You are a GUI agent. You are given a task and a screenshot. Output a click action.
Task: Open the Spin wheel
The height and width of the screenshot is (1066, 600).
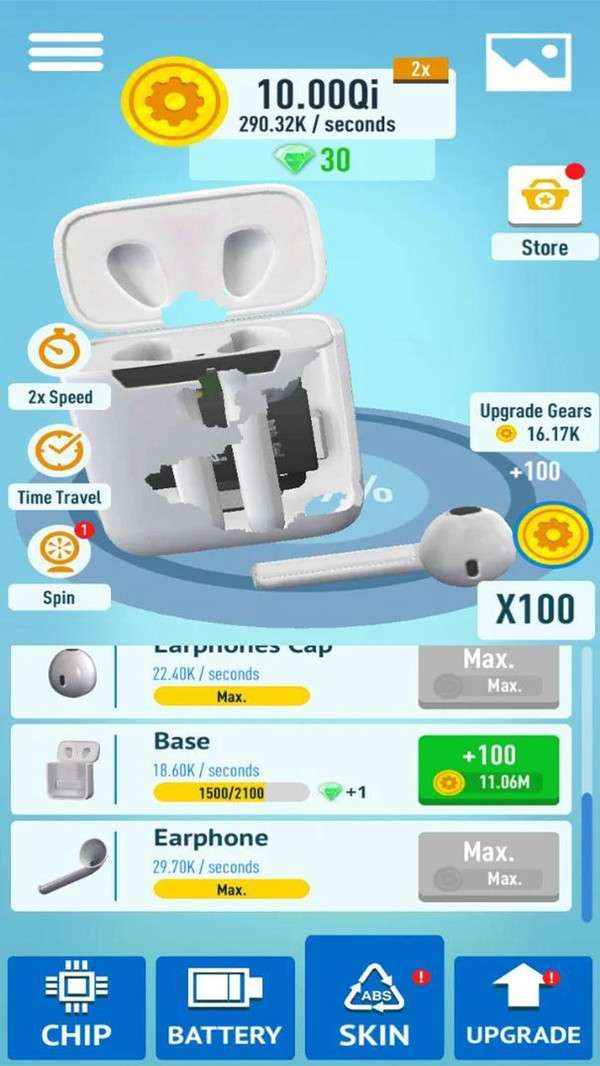59,553
